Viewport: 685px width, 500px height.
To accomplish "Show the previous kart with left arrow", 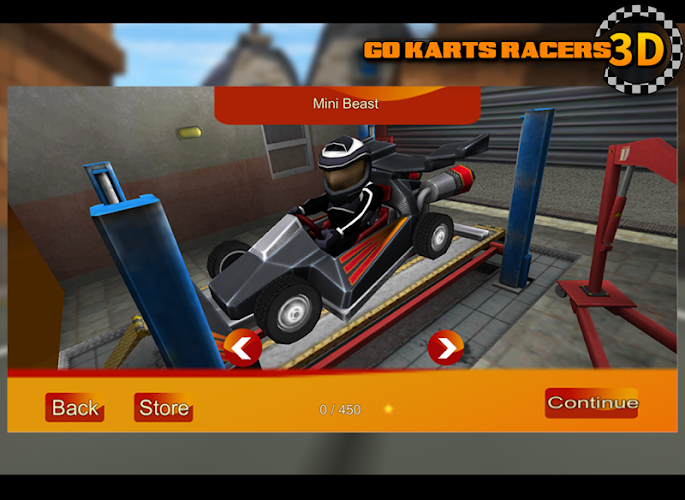I will coord(243,348).
